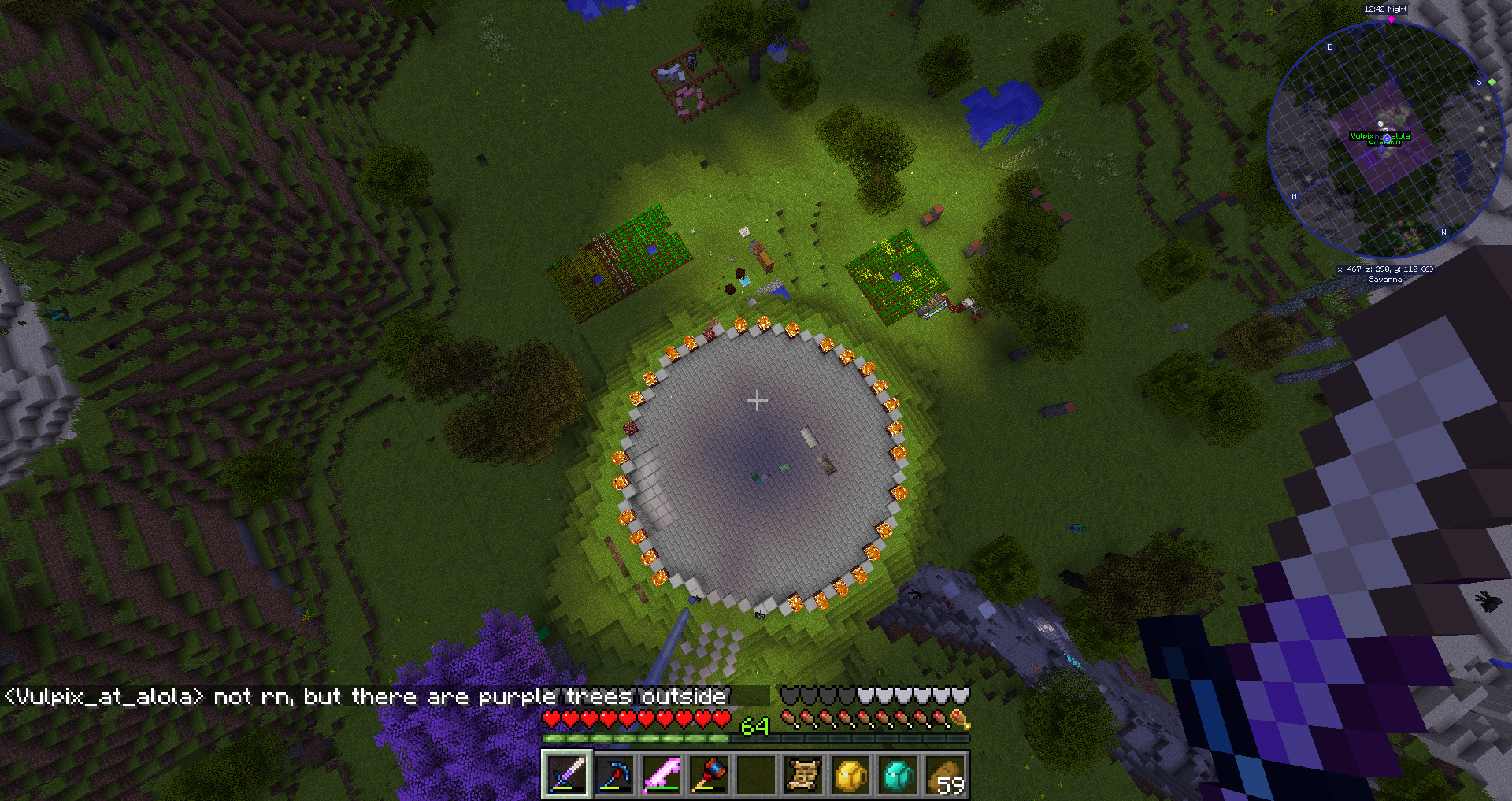
Task: Select the purple sword hotbar slot
Action: coord(566,775)
